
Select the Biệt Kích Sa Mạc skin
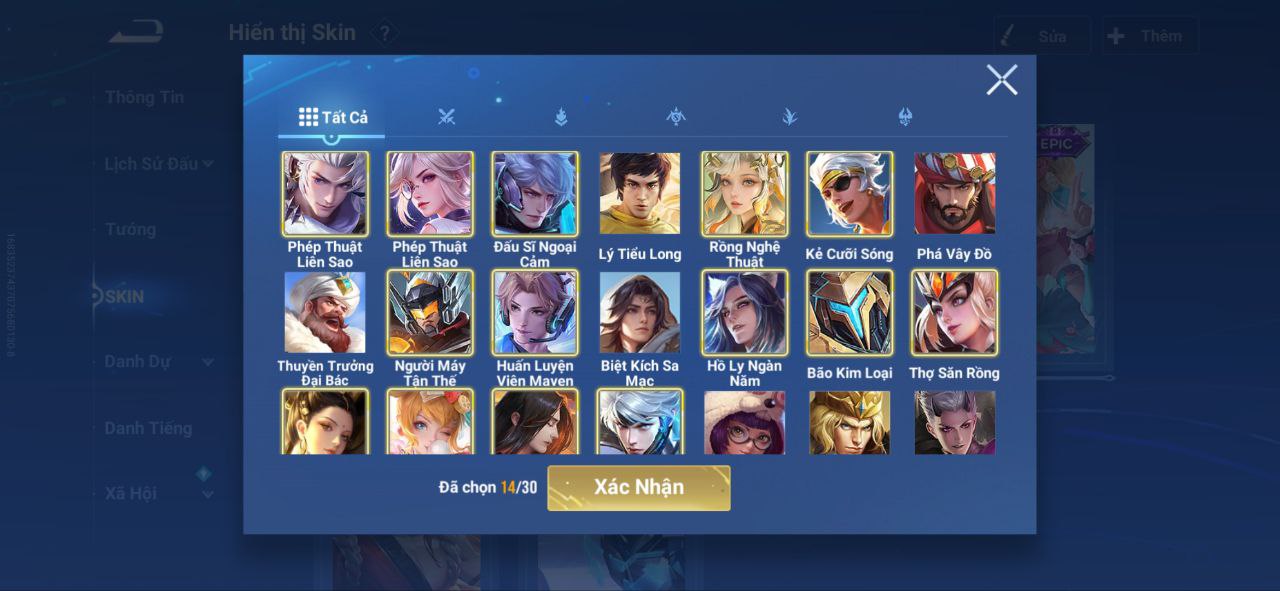[x=640, y=313]
